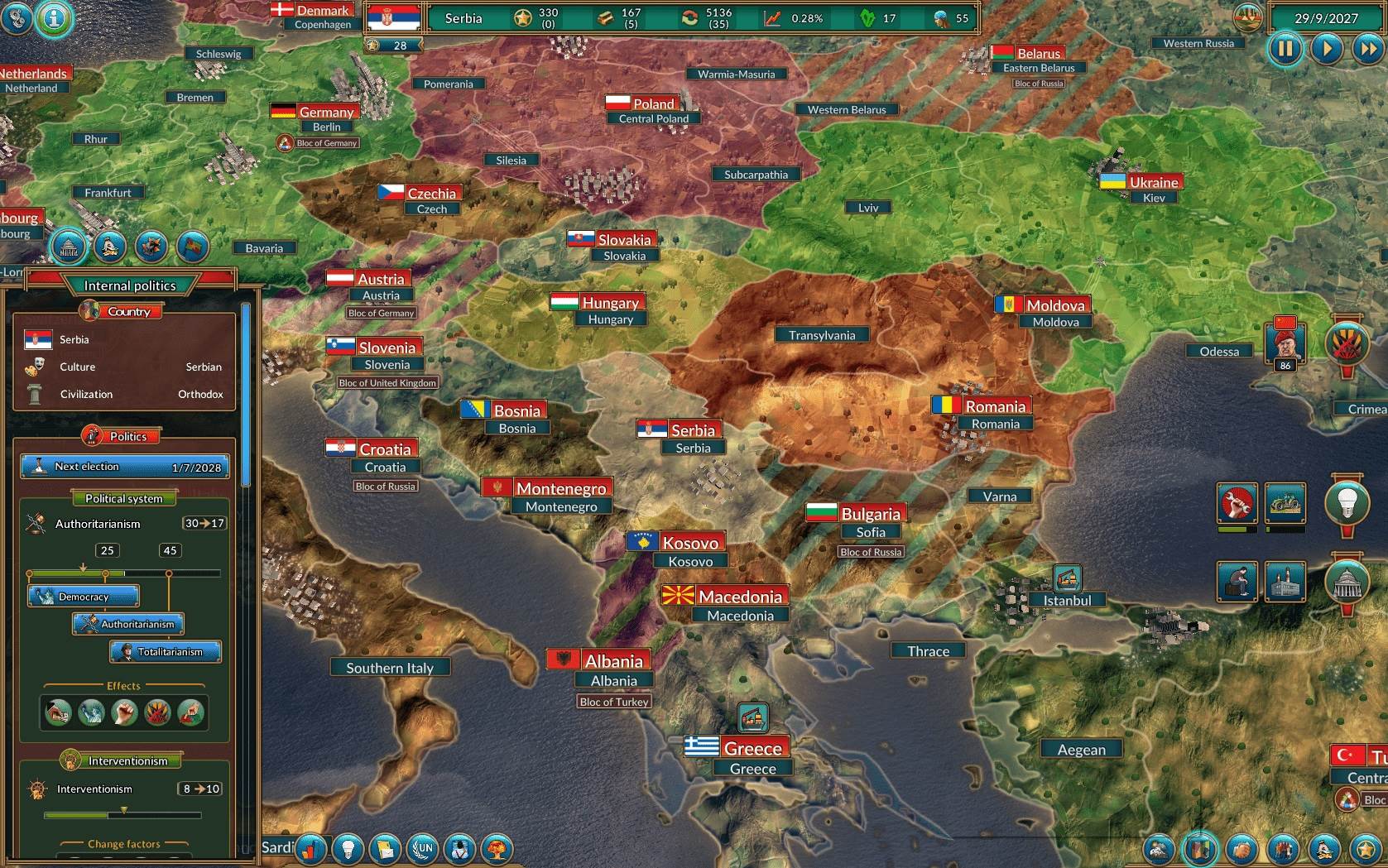Open the UN icon in bottom bar
The height and width of the screenshot is (868, 1388).
(423, 849)
